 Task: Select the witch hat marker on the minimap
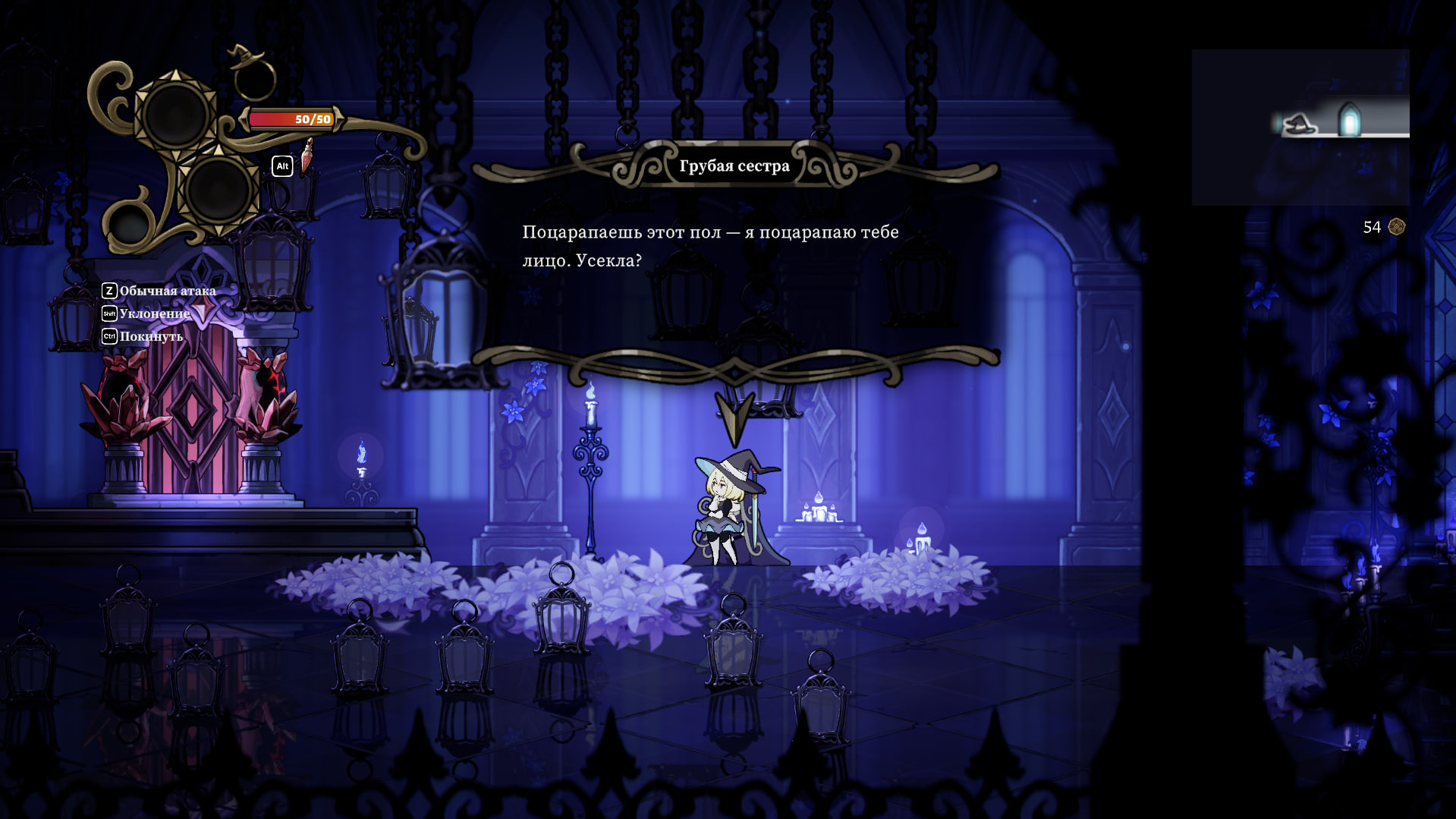point(1298,124)
